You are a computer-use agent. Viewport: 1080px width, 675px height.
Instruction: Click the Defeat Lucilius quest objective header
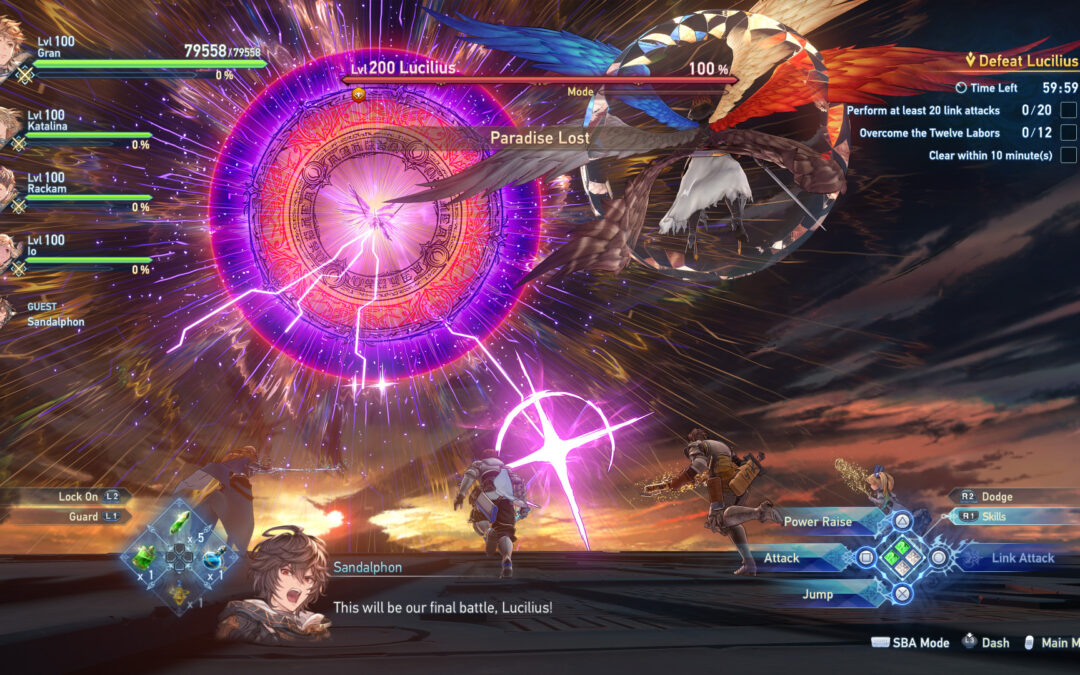coord(1021,61)
